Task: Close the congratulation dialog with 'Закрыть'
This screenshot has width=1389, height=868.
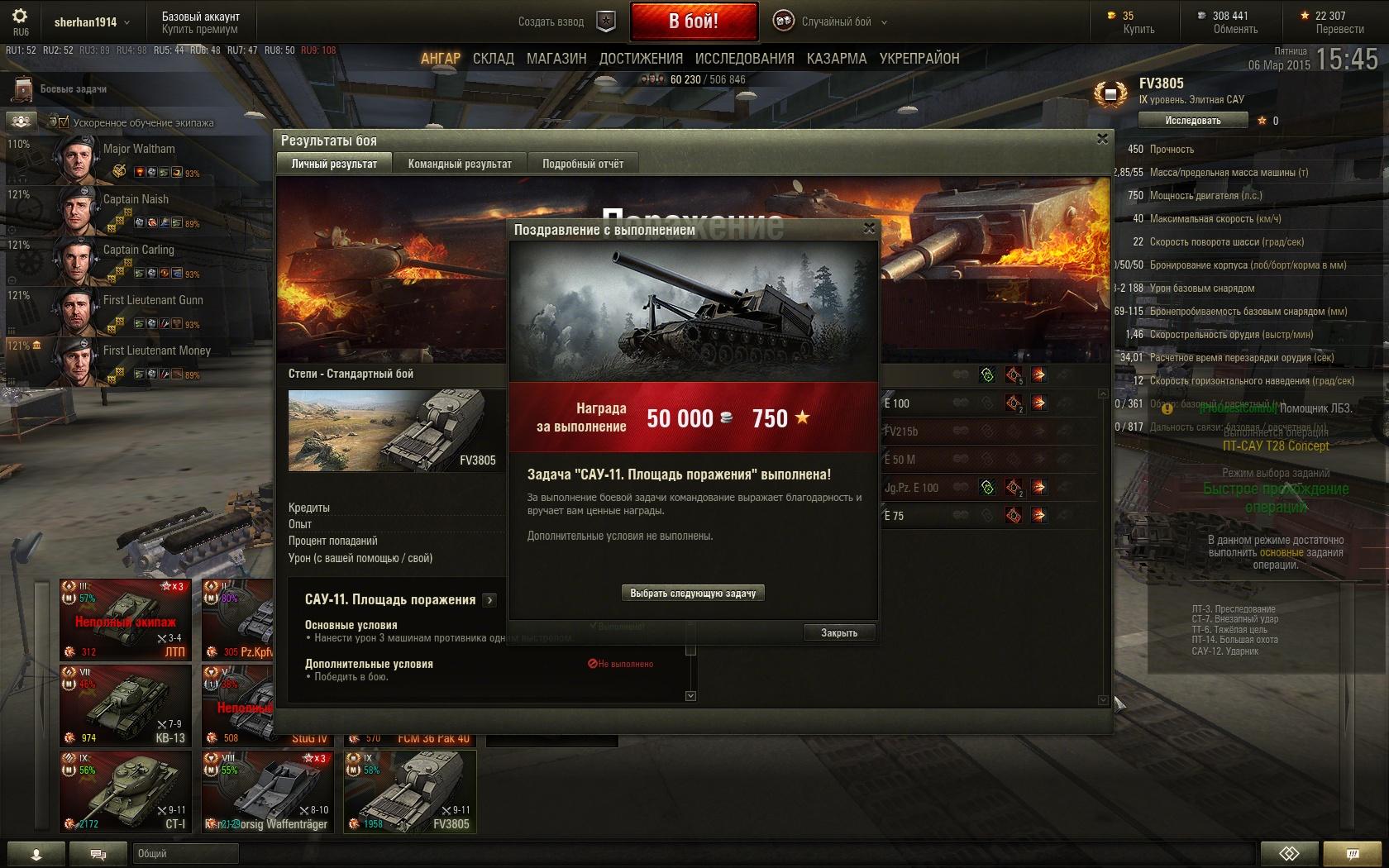Action: (838, 632)
